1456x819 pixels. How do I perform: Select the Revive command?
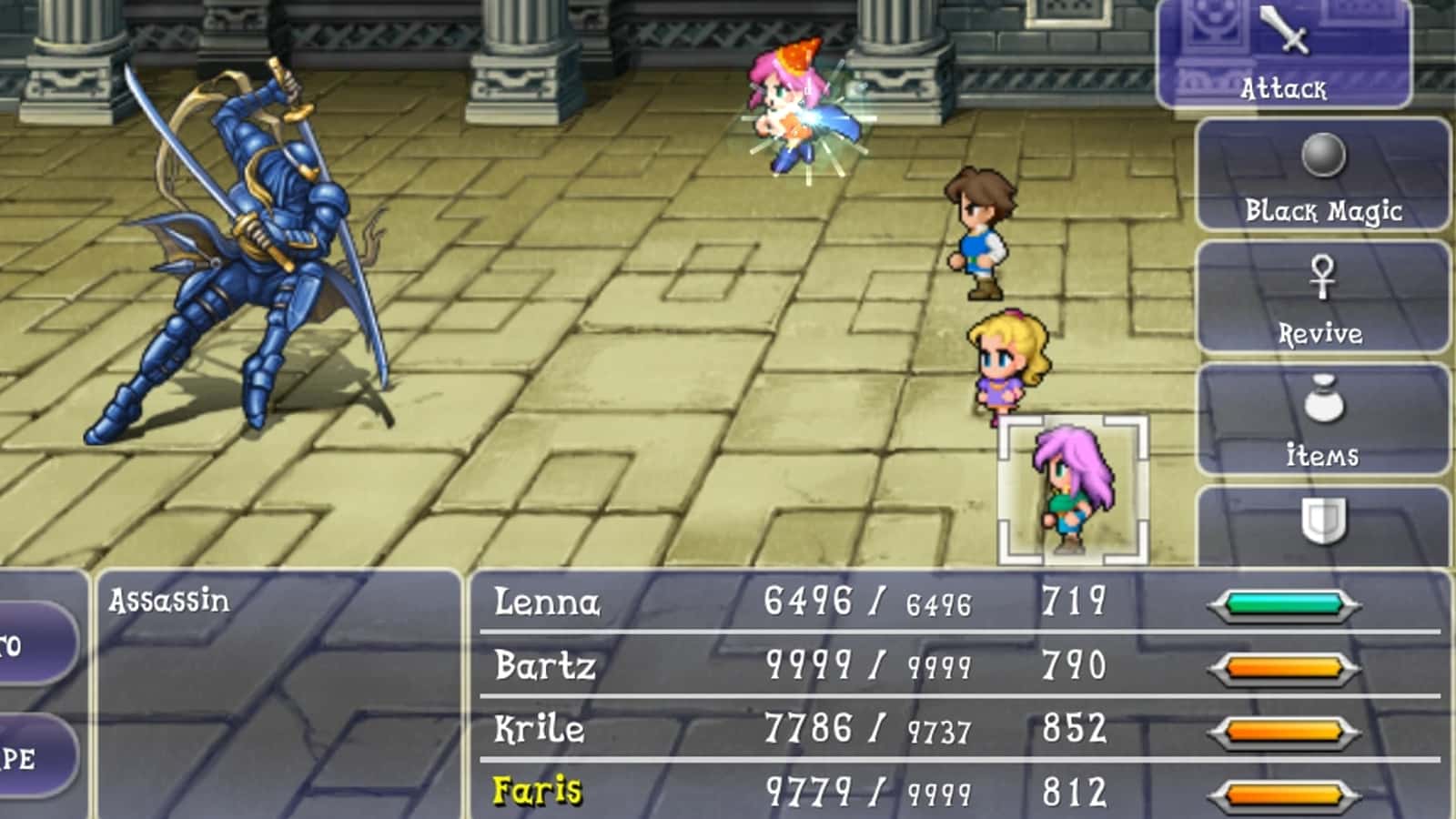[x=1322, y=298]
